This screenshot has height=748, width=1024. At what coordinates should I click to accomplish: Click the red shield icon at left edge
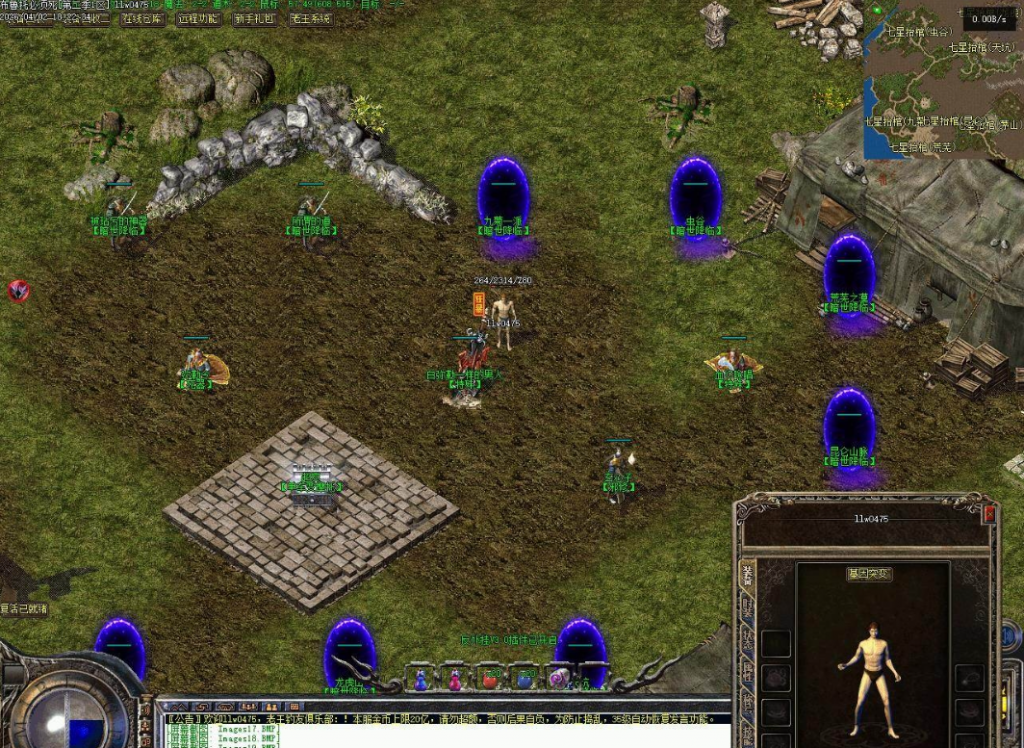(18, 291)
